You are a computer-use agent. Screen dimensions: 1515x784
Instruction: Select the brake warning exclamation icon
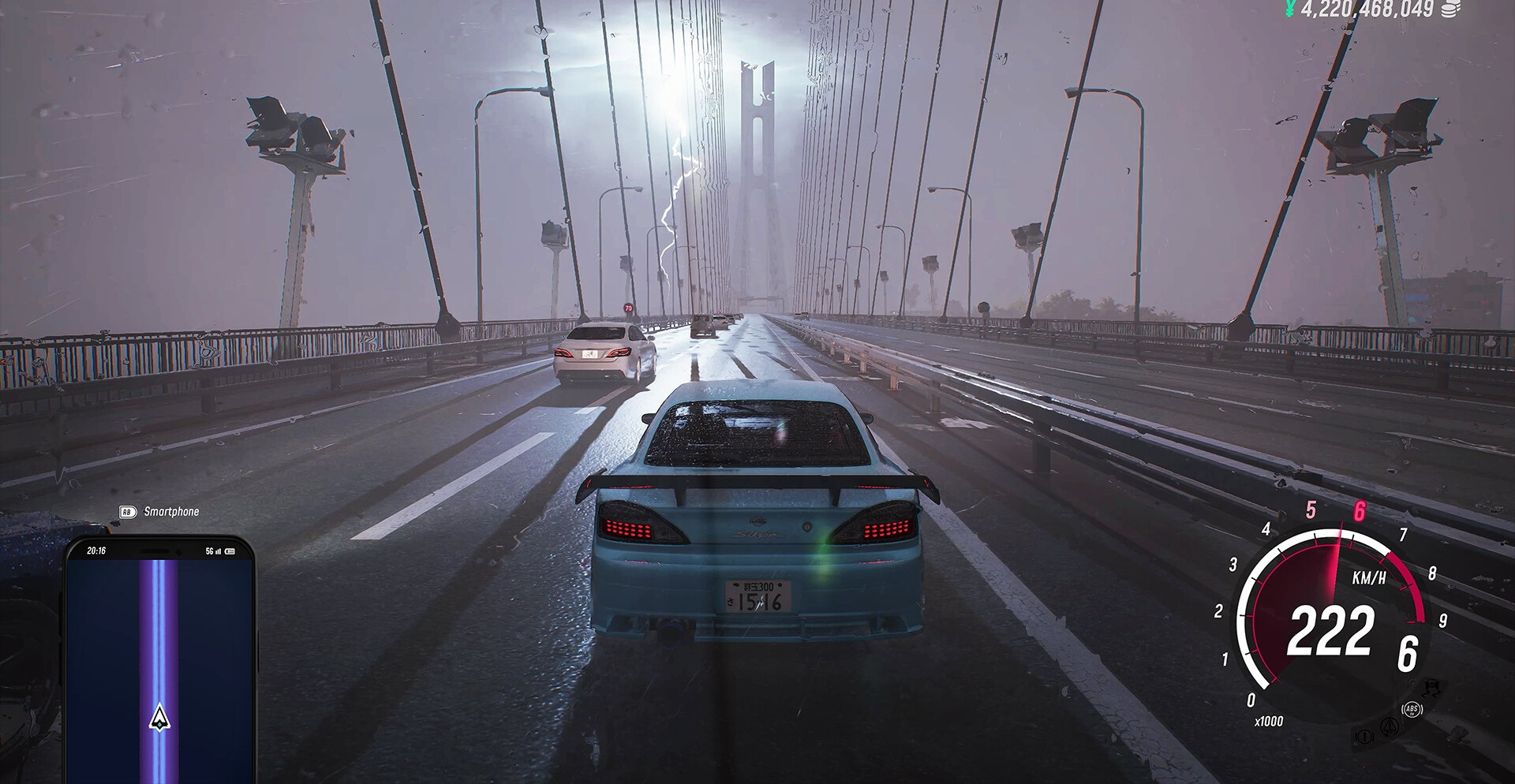tap(1364, 737)
